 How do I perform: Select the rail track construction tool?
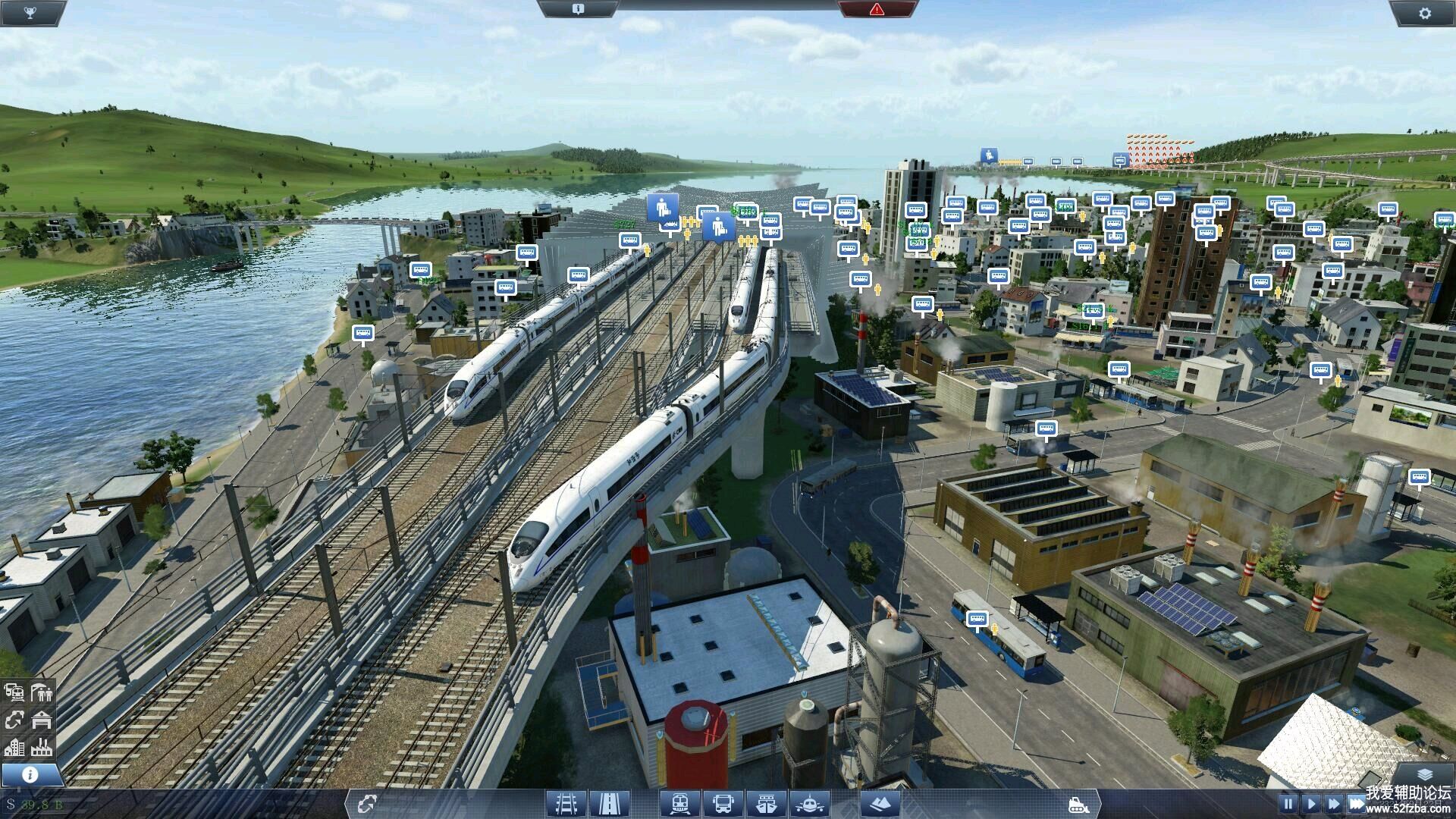pos(566,804)
